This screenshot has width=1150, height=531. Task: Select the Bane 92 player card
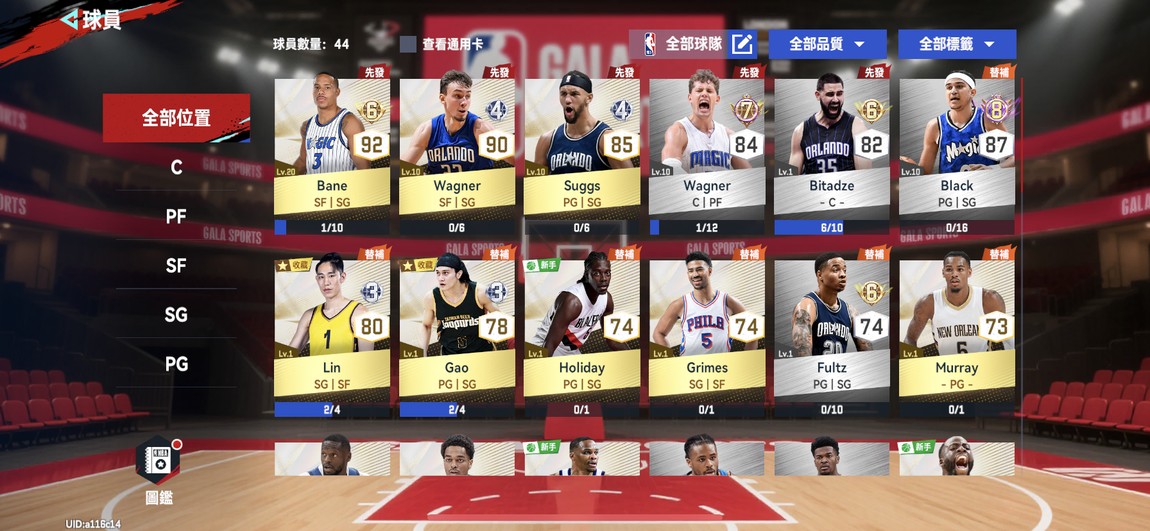[332, 145]
